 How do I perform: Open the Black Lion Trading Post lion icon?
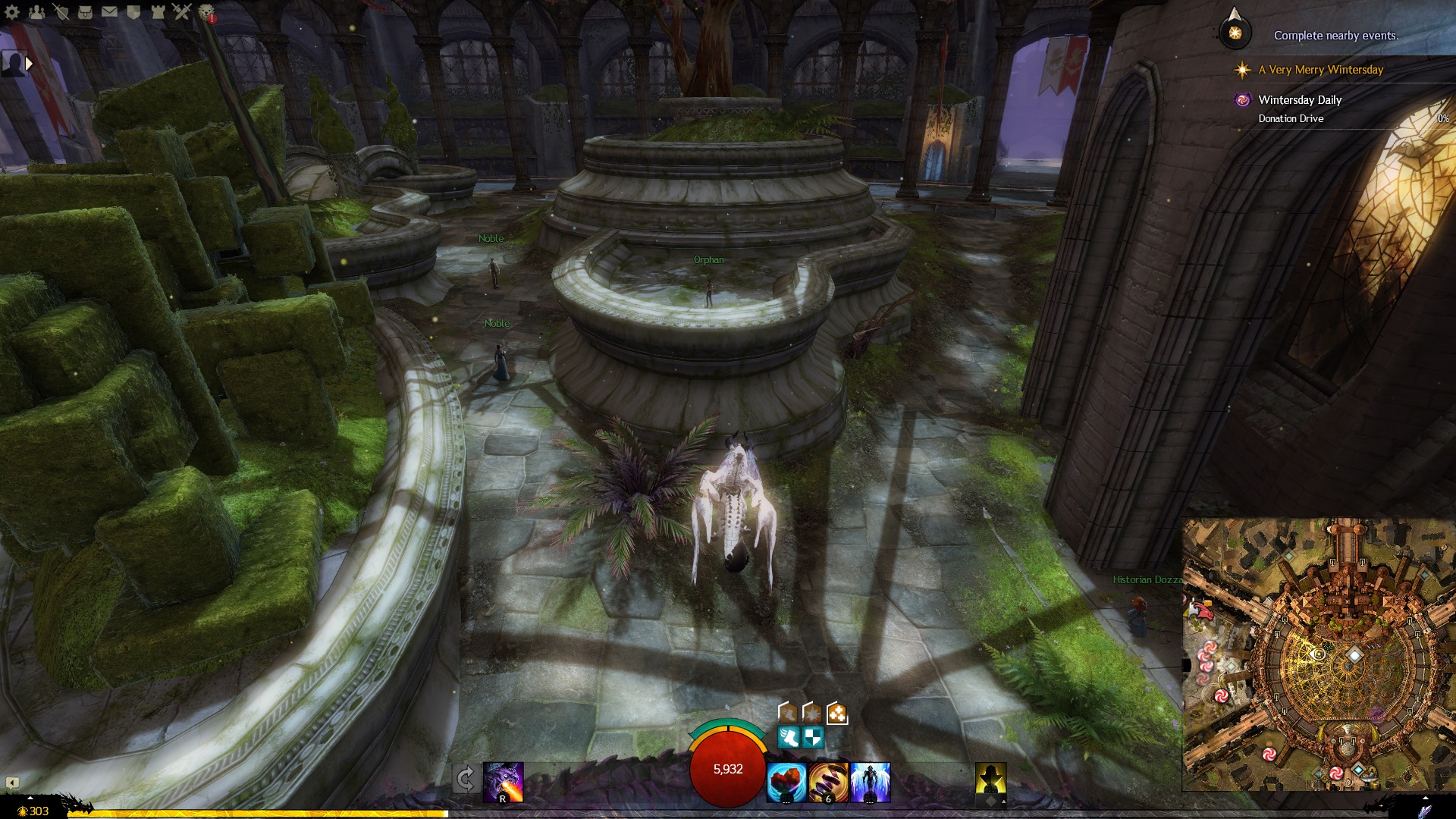click(206, 11)
